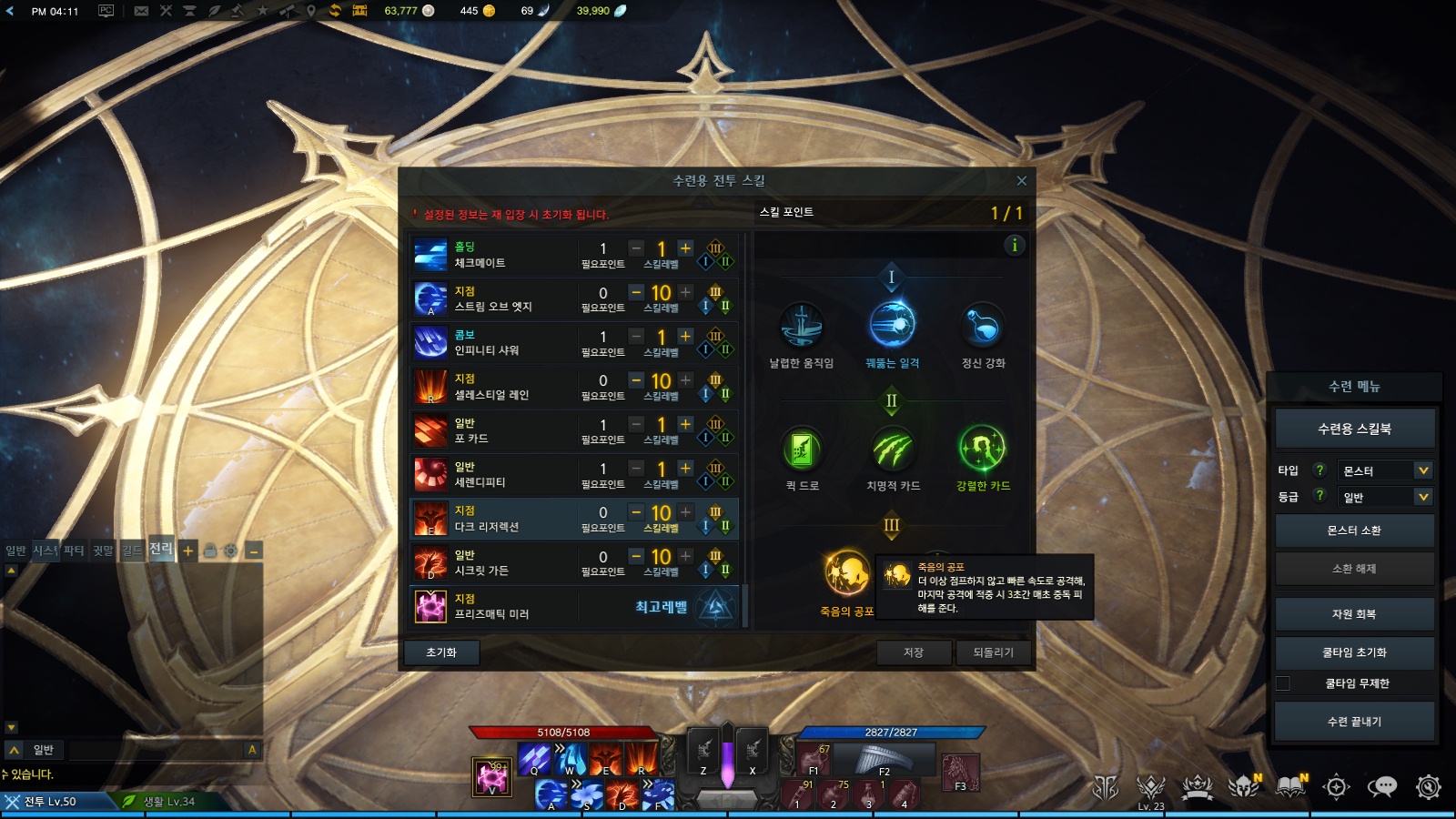Increase 포 카드 skill level
This screenshot has height=819, width=1456.
click(x=686, y=425)
